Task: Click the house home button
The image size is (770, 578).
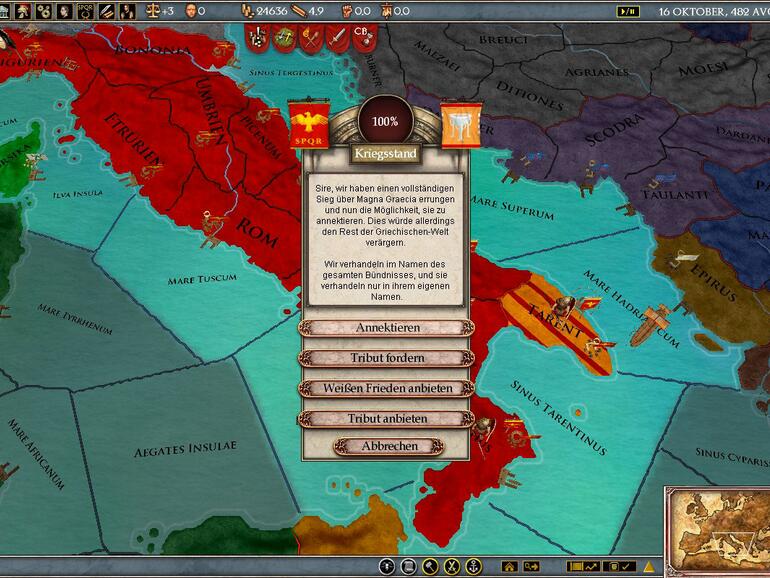Action: (x=509, y=567)
